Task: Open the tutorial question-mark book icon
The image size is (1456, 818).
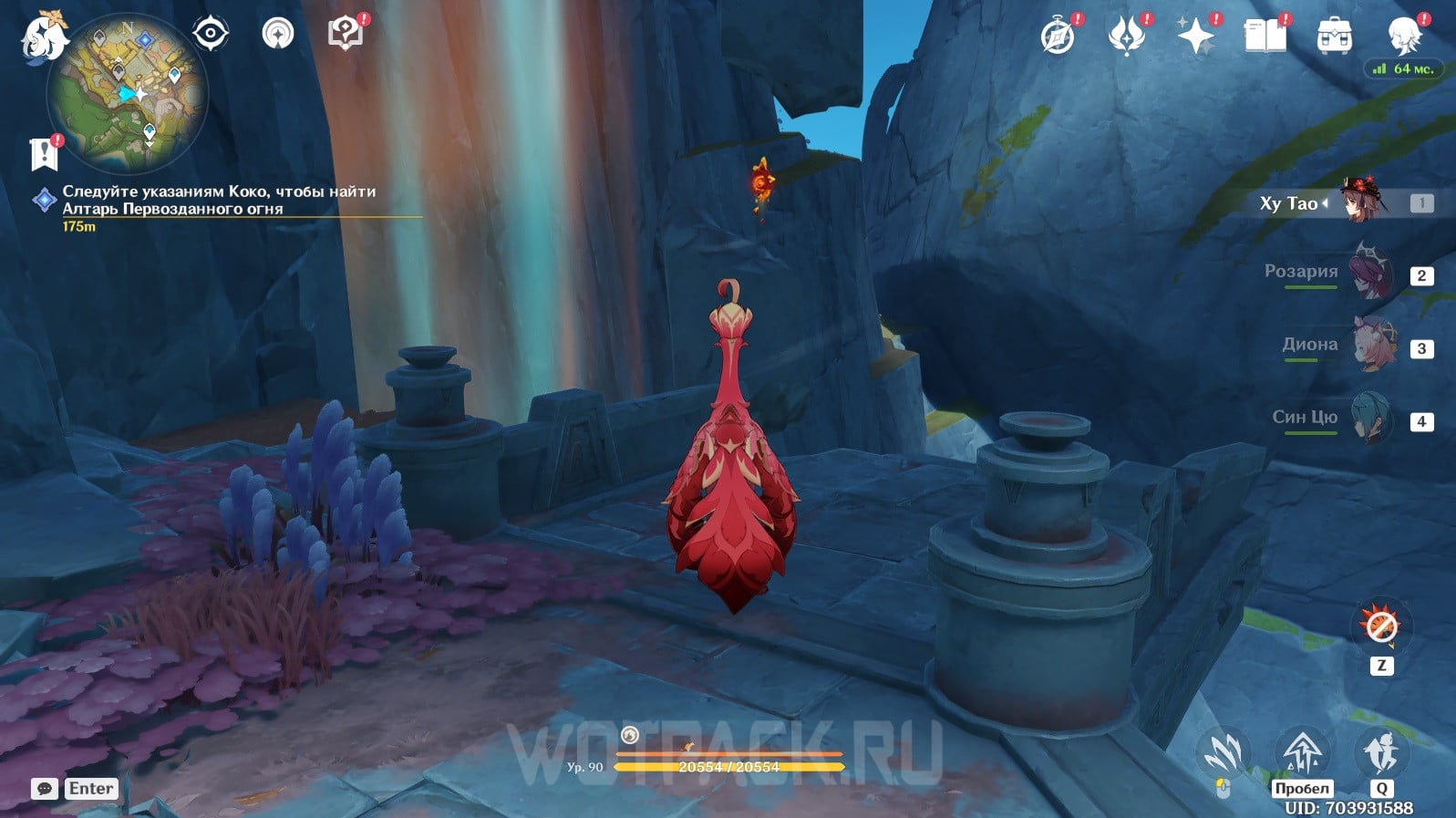Action: point(345,35)
